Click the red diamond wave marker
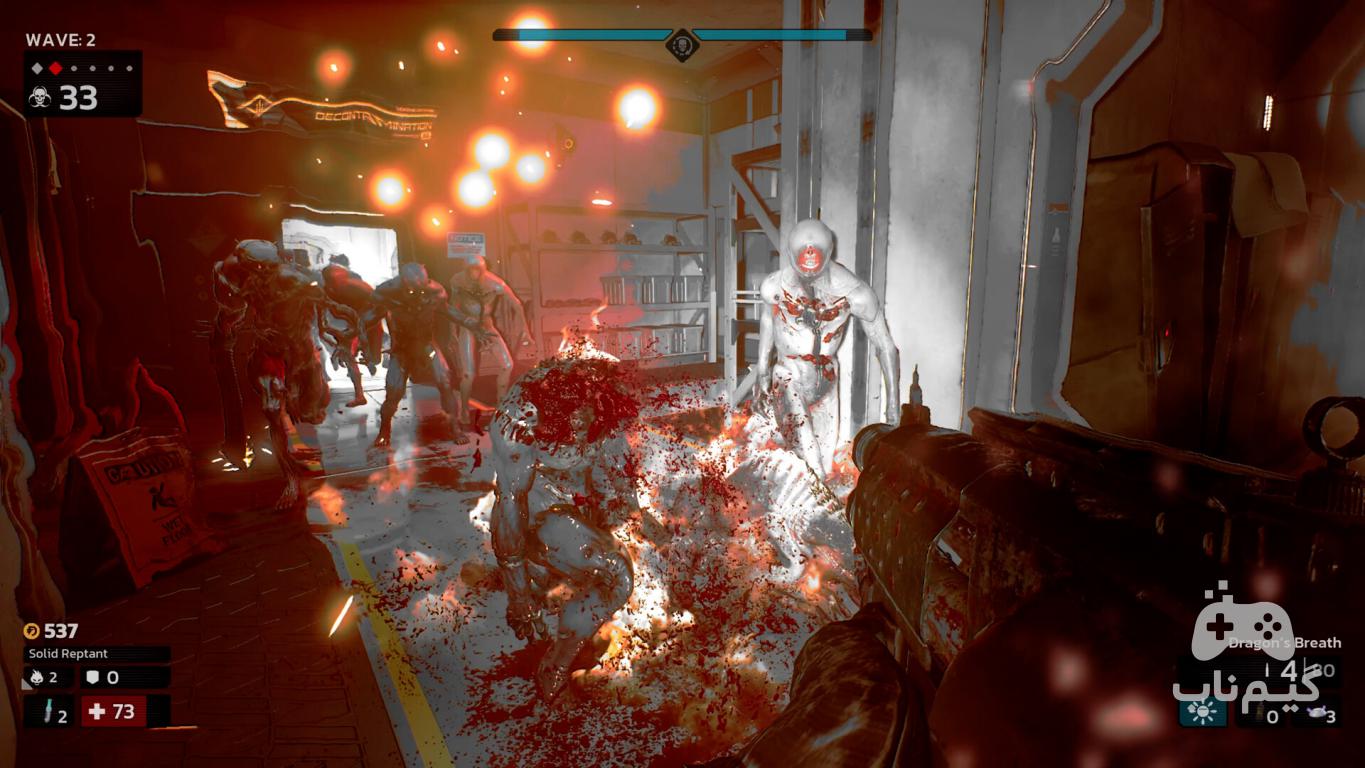Image resolution: width=1365 pixels, height=768 pixels. 56,68
